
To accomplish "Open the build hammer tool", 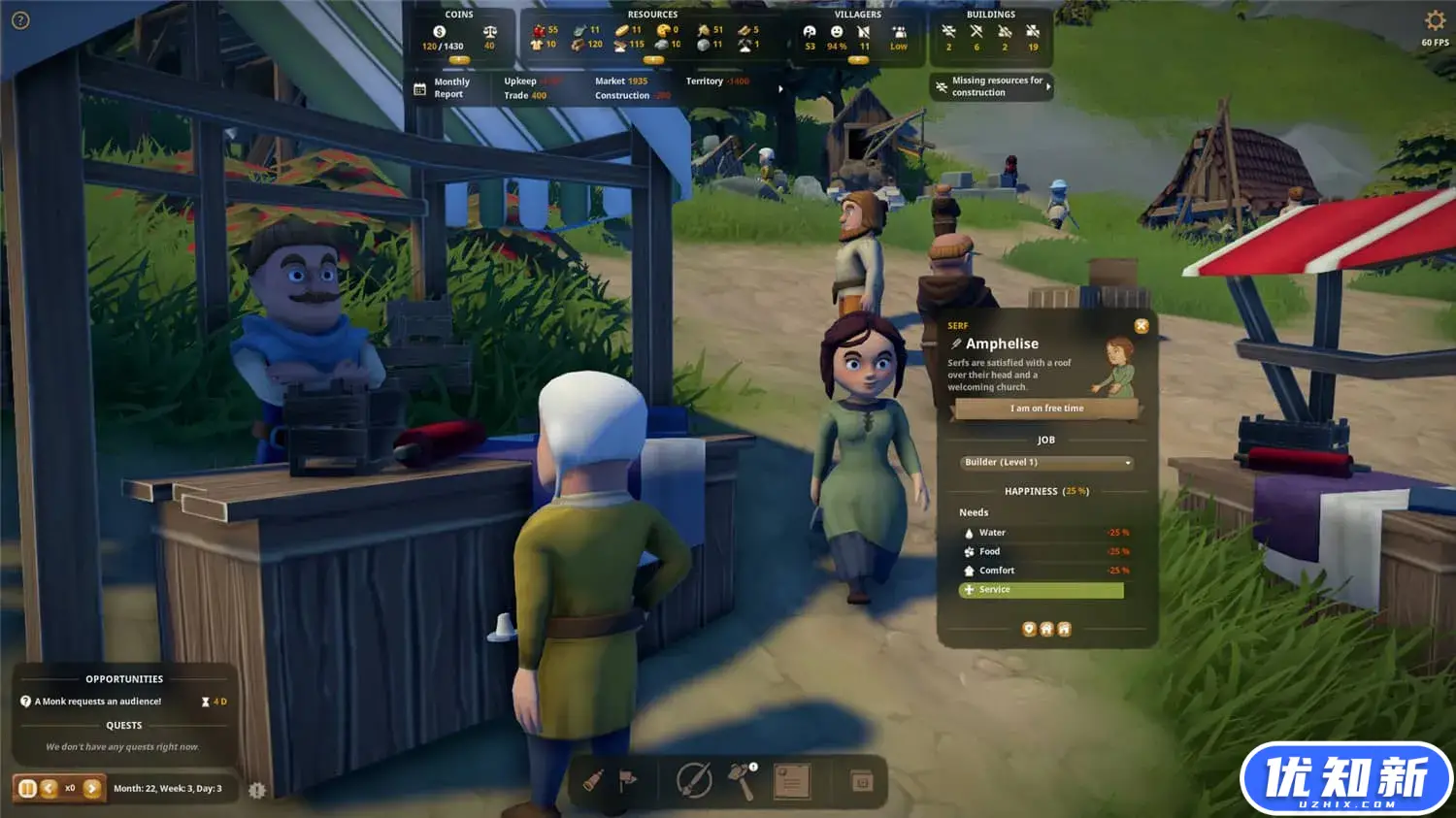I will (743, 780).
